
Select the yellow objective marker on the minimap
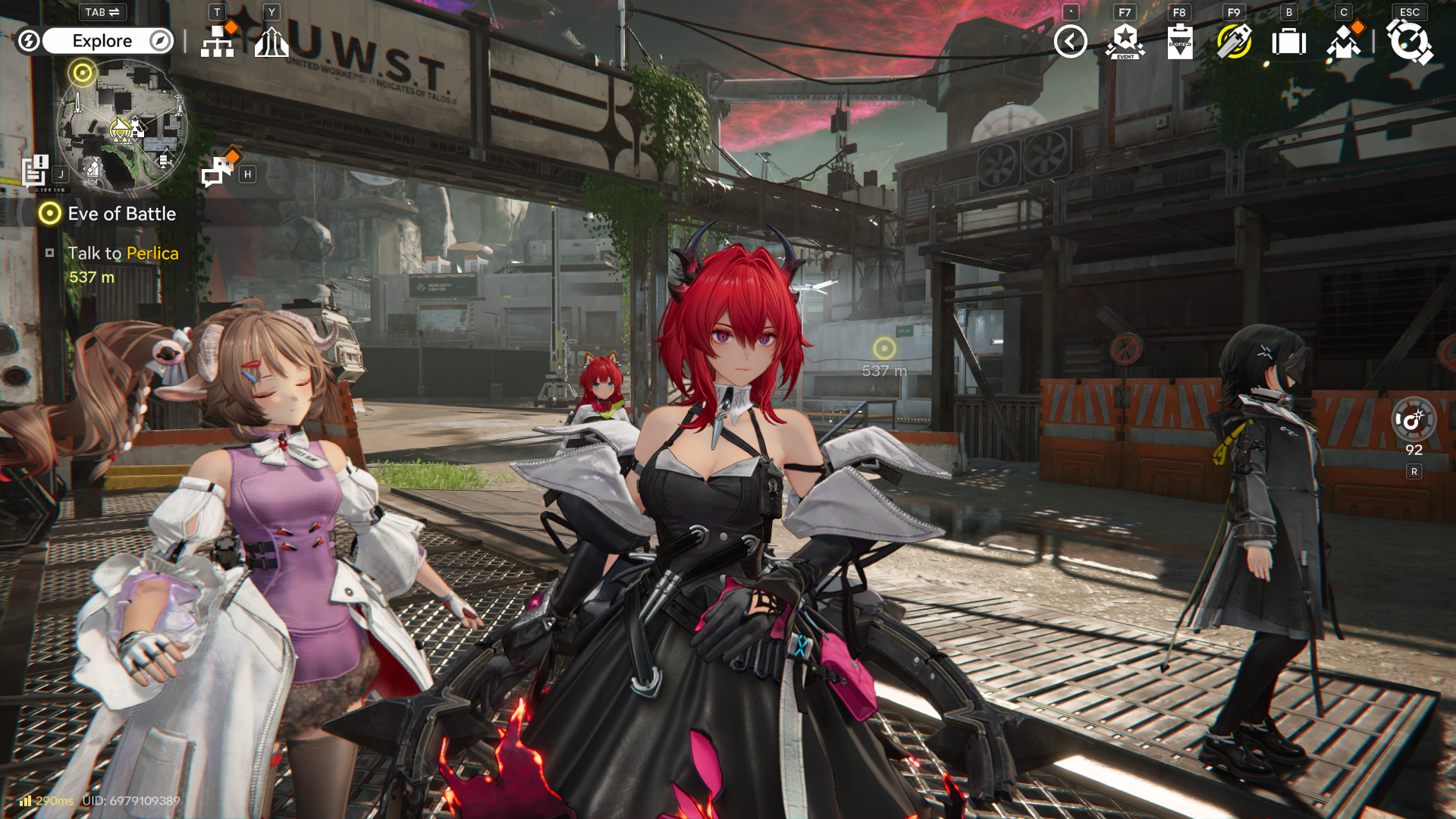[82, 73]
